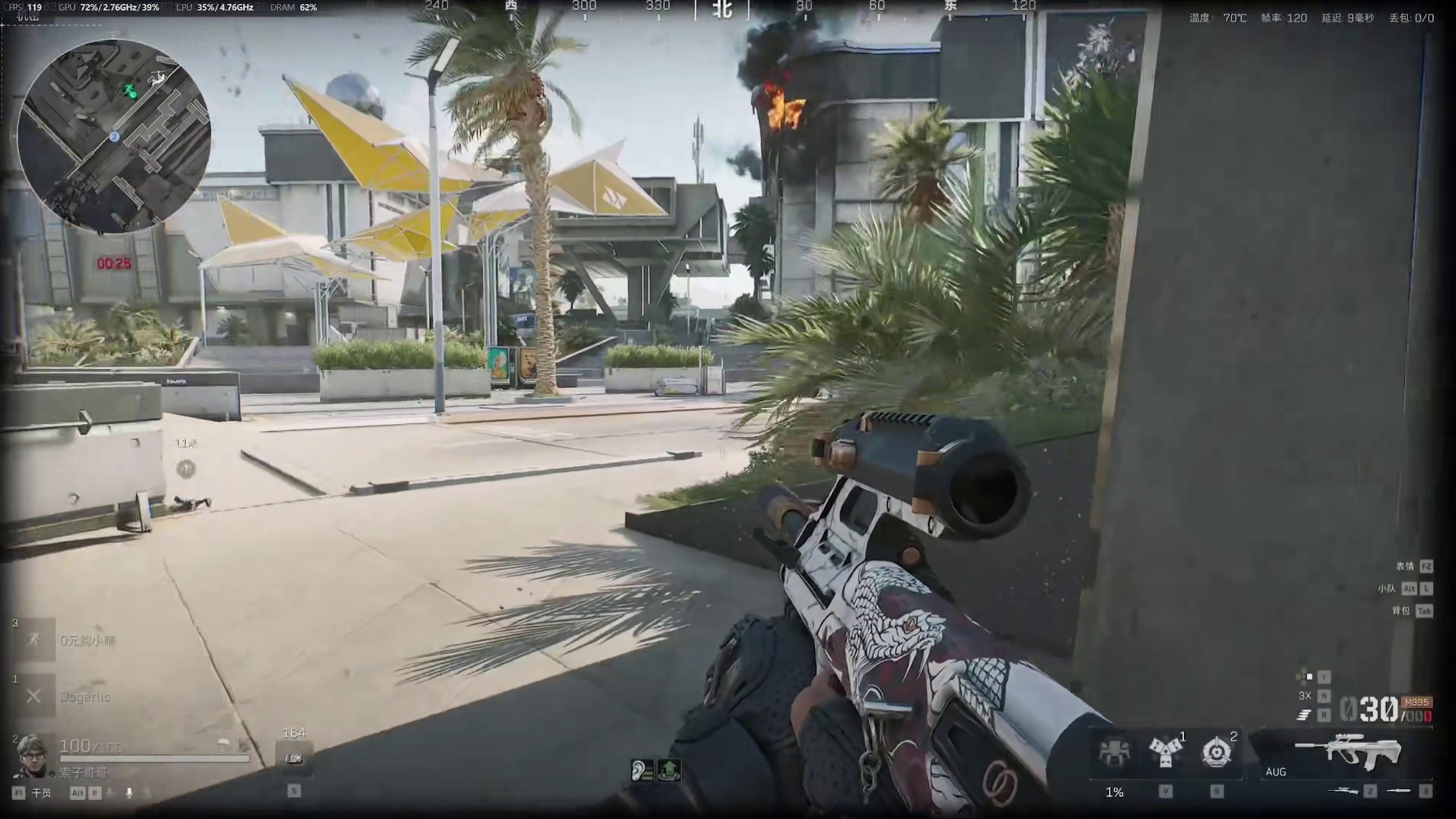
Task: Select the combat knife melee slot
Action: click(1399, 791)
